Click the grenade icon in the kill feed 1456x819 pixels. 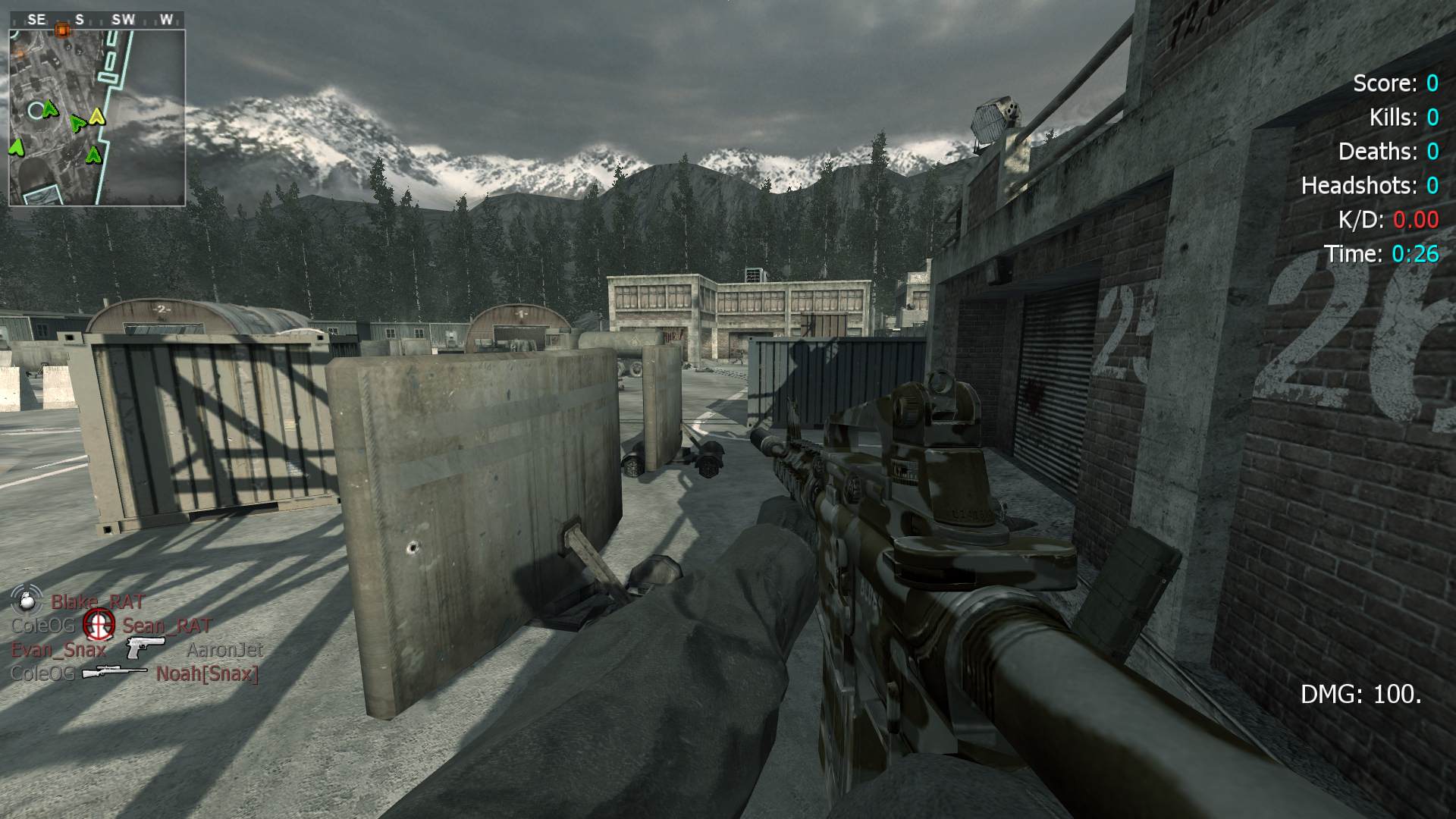tap(27, 601)
